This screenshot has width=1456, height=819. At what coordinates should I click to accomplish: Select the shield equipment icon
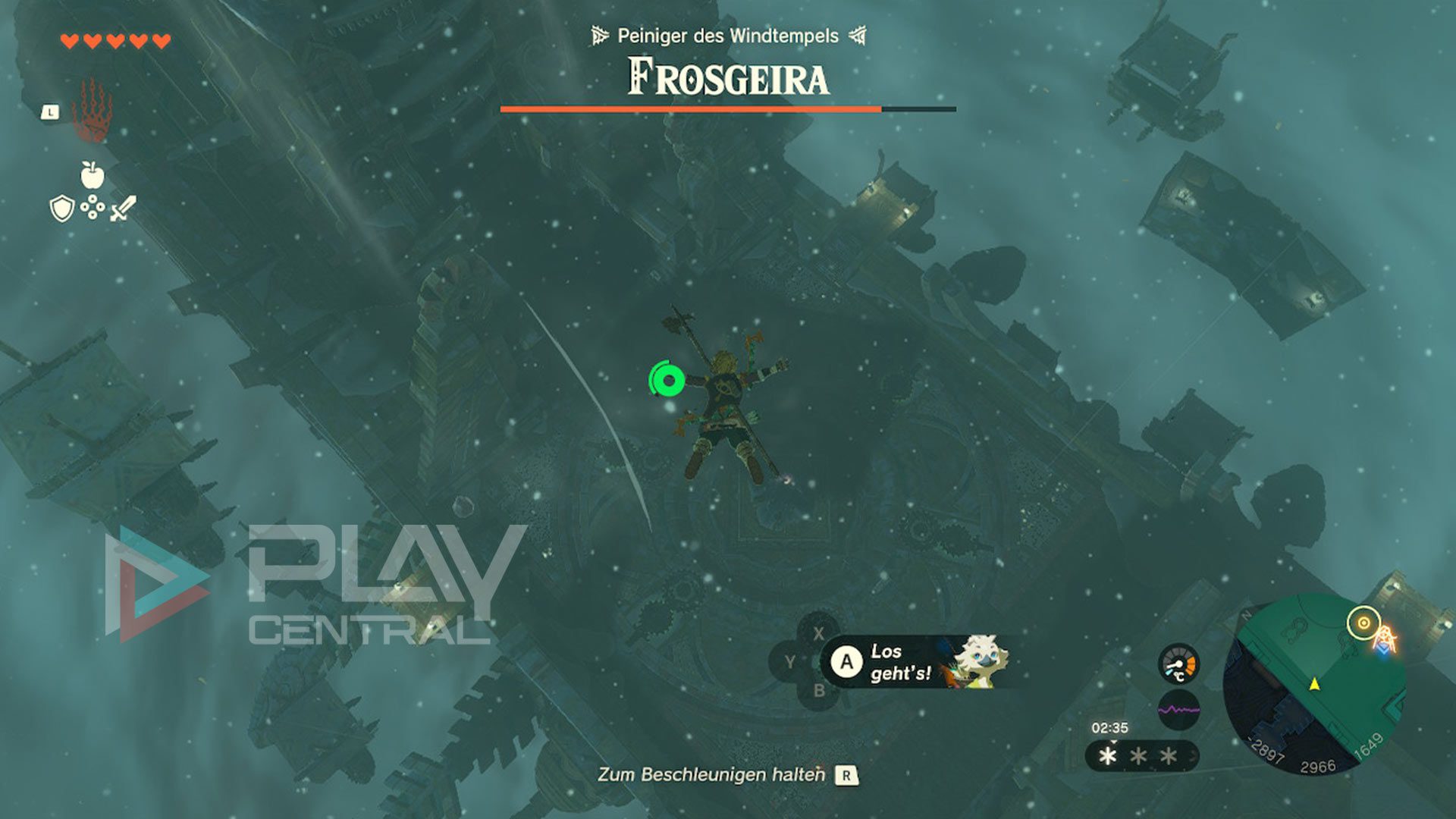click(61, 208)
